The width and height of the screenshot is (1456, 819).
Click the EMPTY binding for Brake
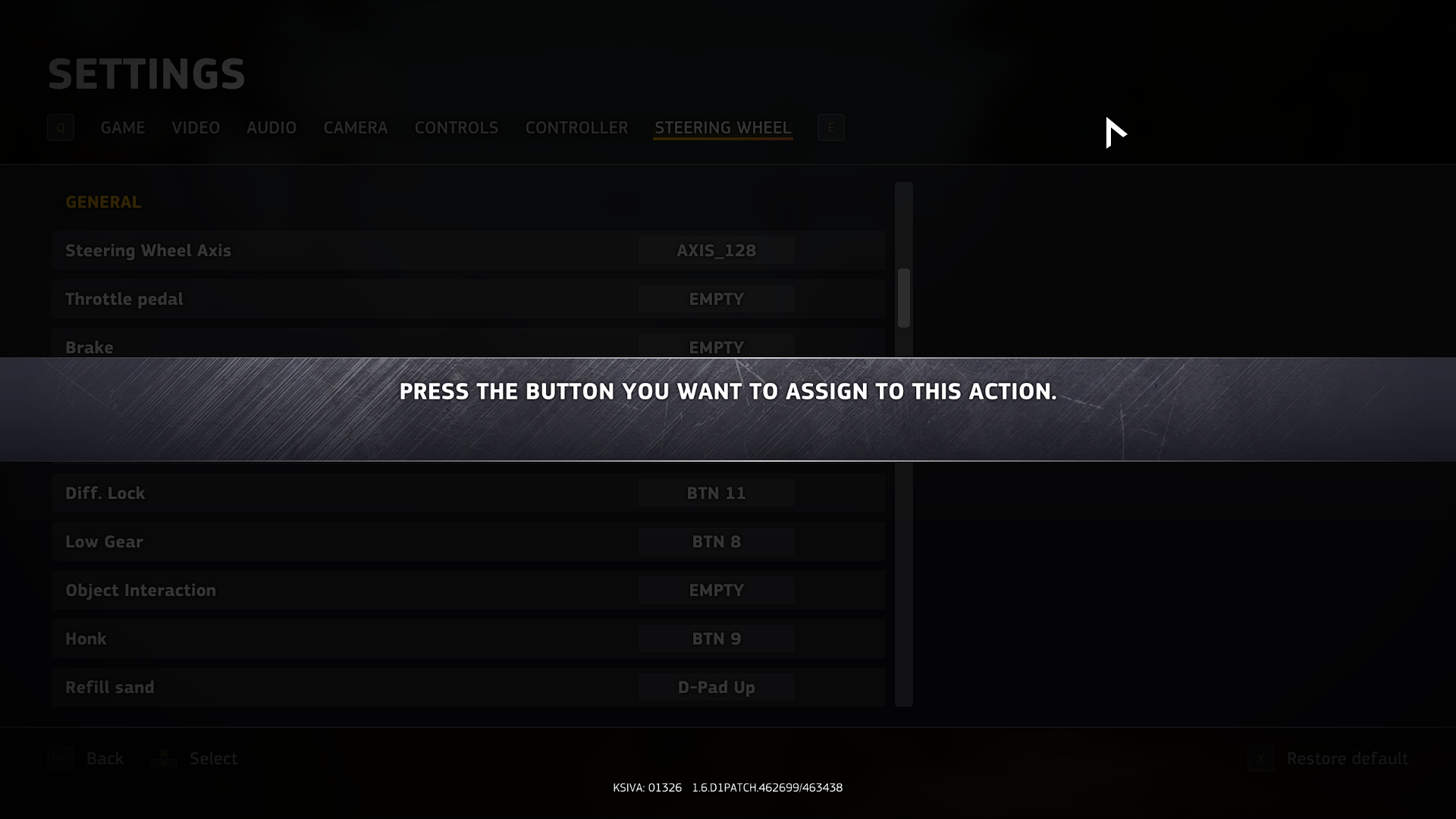(x=715, y=347)
